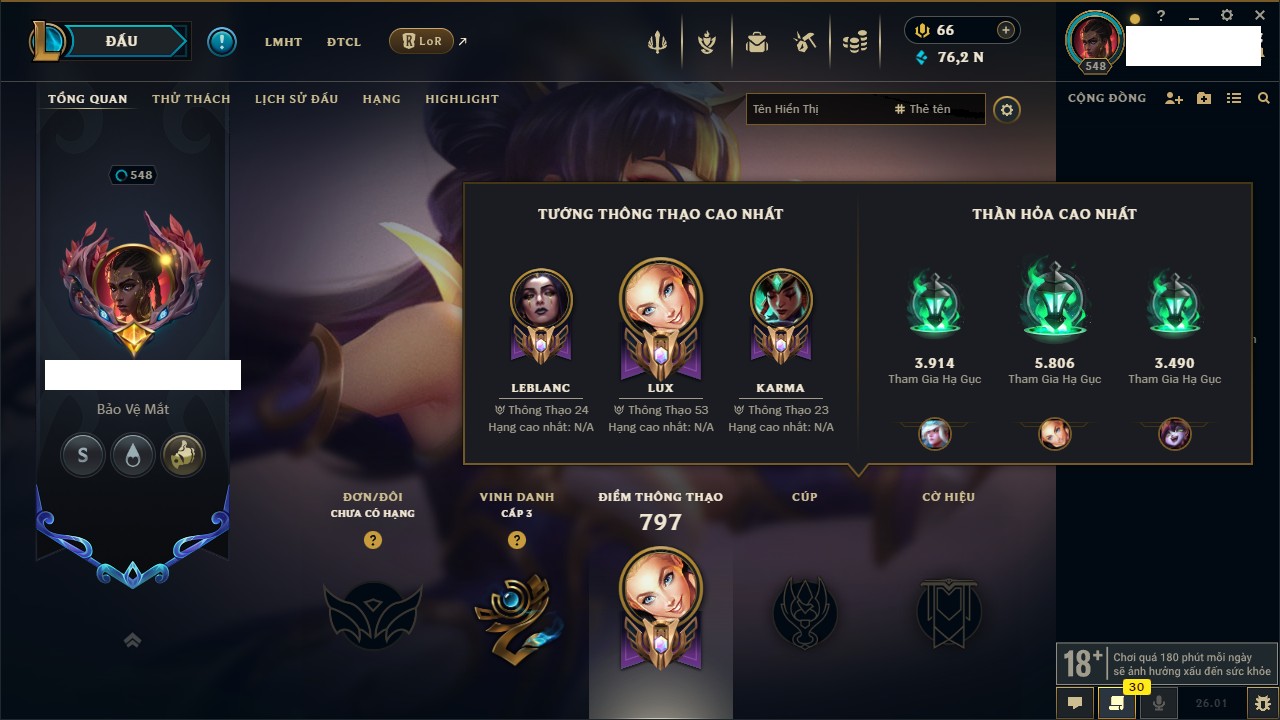This screenshot has width=1280, height=720.
Task: Add RP with the plus button
Action: point(1006,30)
